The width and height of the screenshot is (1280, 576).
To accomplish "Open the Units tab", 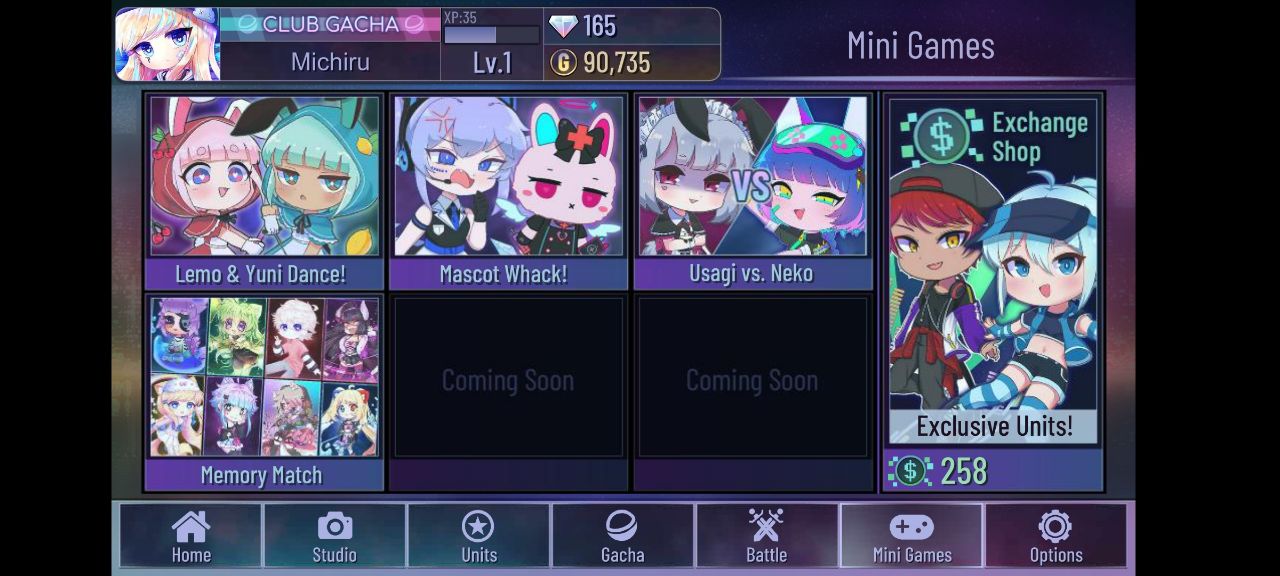I will (479, 537).
